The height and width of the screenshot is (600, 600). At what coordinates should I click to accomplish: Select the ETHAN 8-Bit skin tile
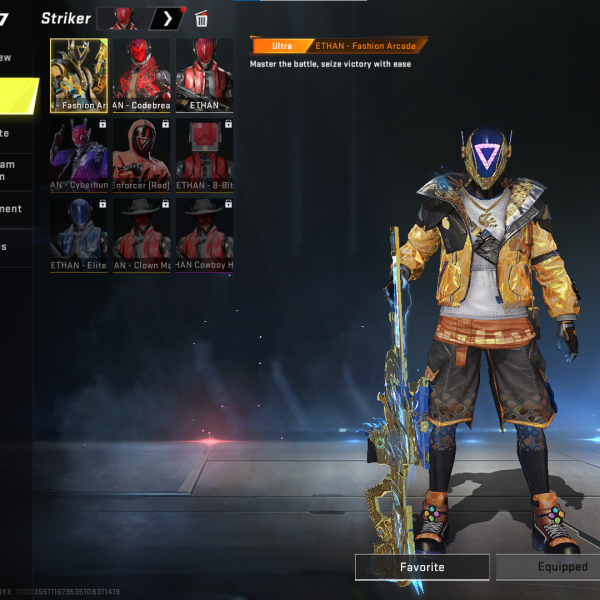click(x=204, y=154)
